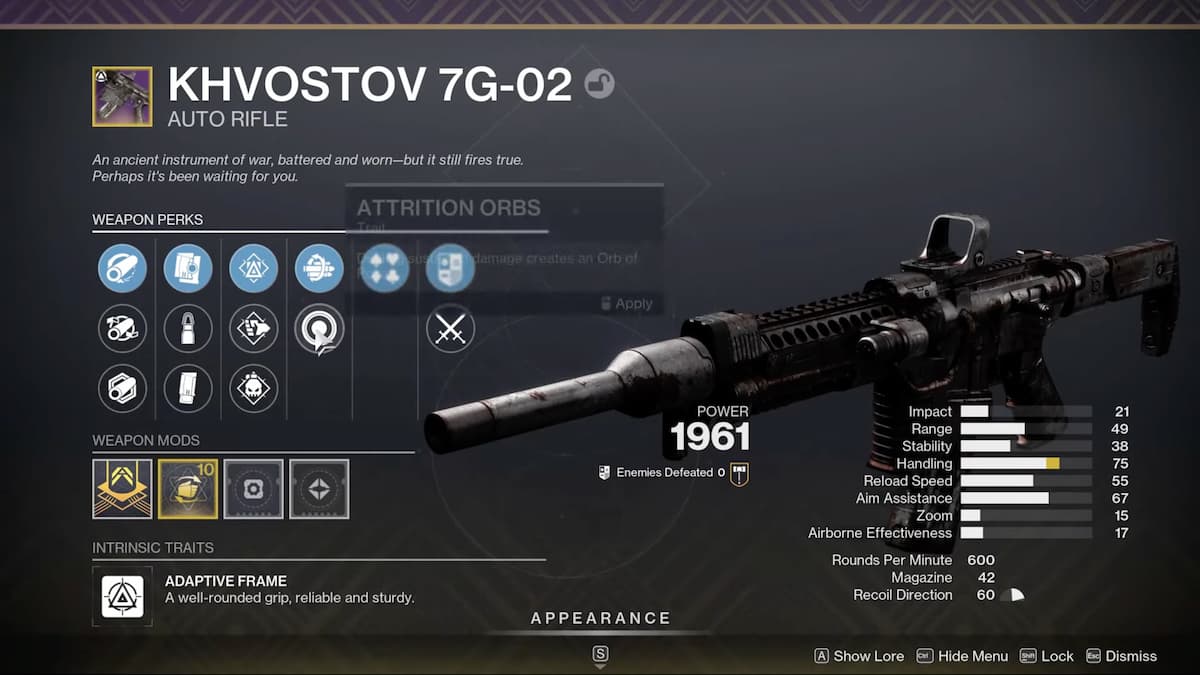Viewport: 1200px width, 675px height.
Task: Select the white magazine clip perk
Action: (188, 388)
